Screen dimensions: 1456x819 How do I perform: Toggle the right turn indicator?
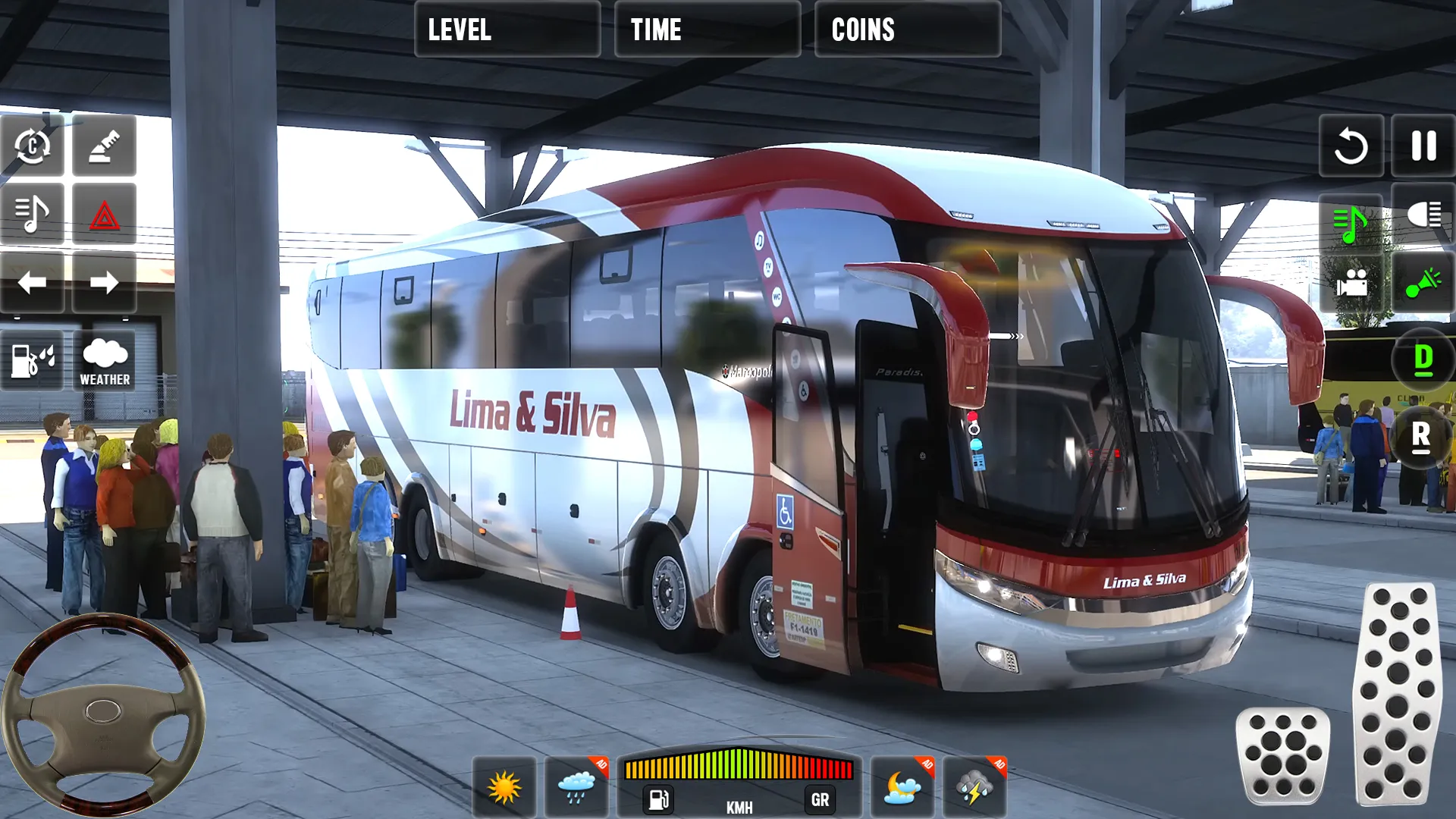[105, 283]
